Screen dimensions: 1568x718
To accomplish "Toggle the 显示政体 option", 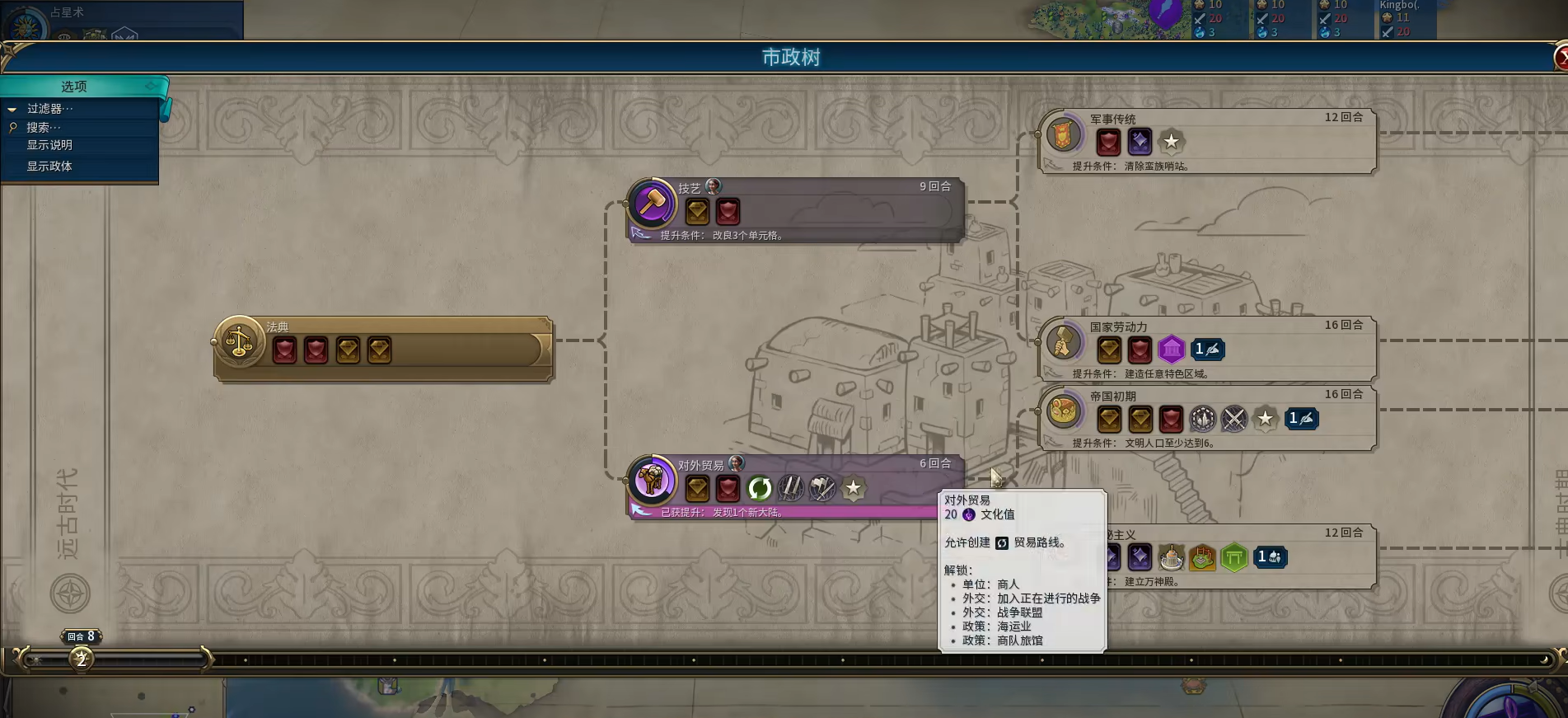I will (49, 167).
